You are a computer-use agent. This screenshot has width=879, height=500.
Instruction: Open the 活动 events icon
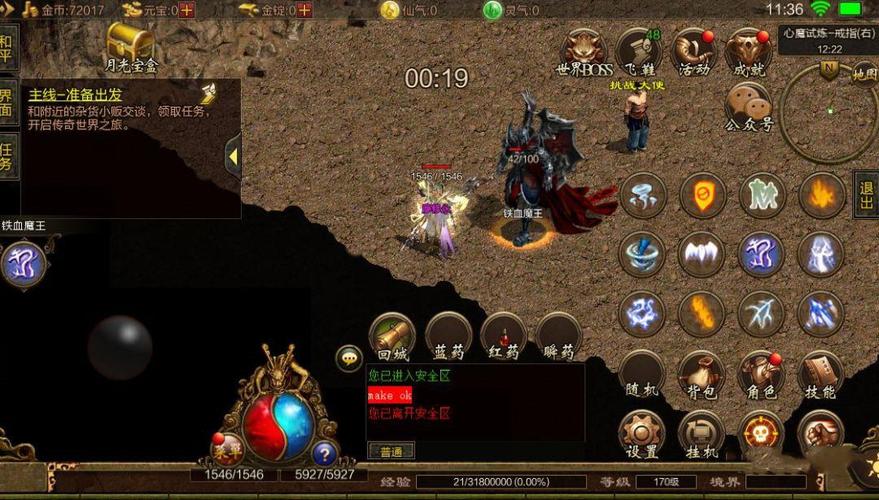pyautogui.click(x=692, y=51)
